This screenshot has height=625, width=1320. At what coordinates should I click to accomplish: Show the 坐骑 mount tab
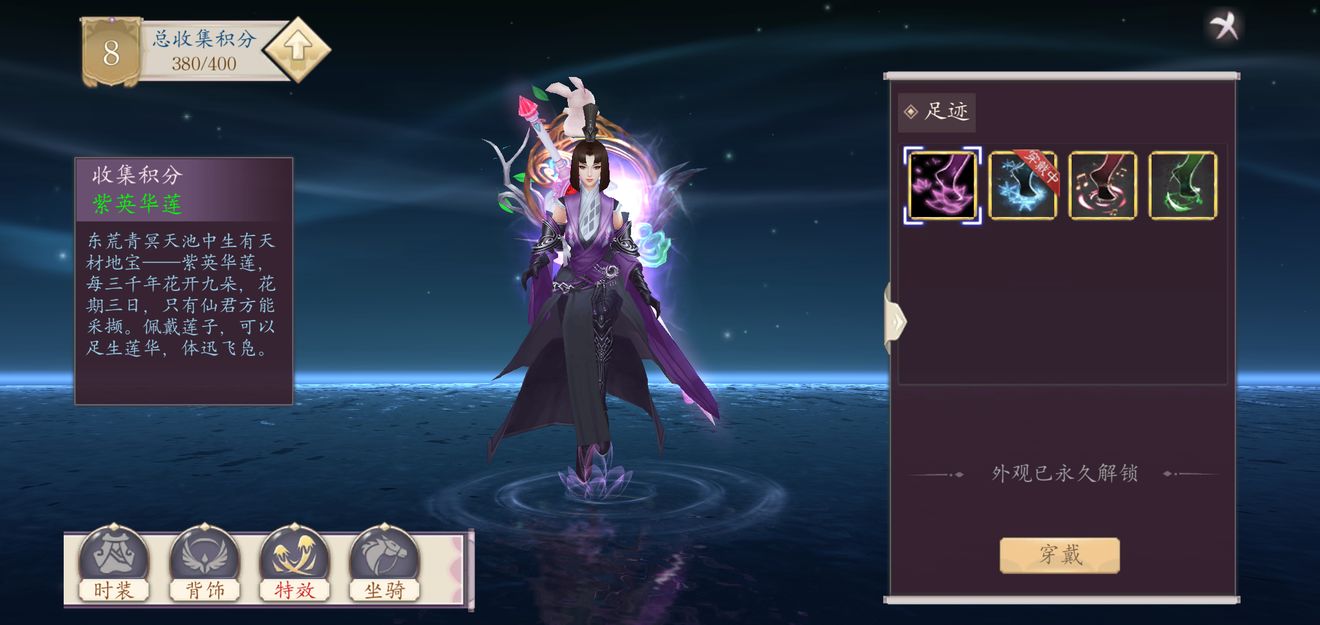tap(384, 565)
